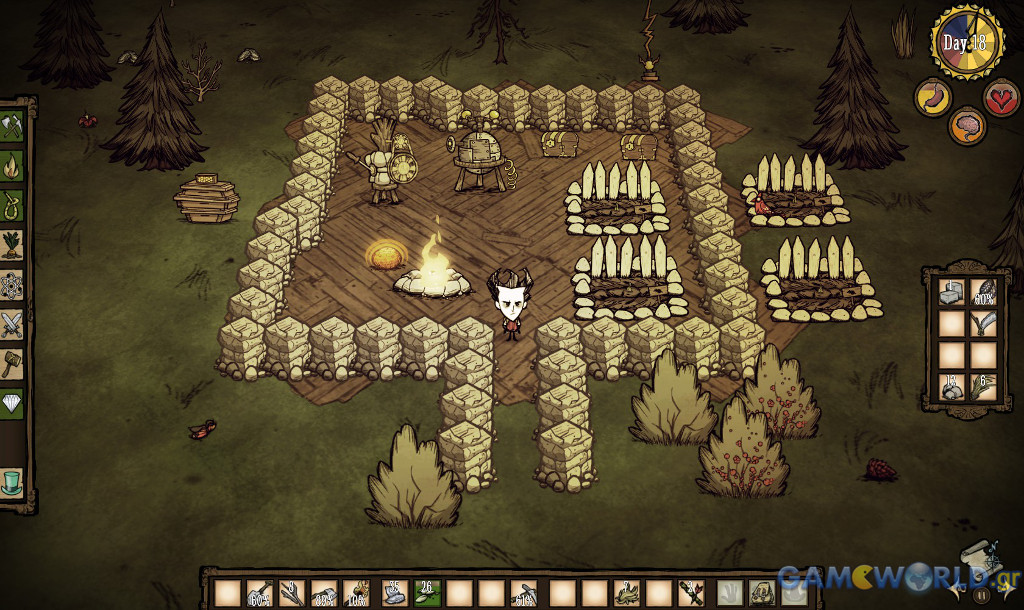1024x610 pixels.
Task: Choose the Fight tab with crossed swords
Action: 13,323
